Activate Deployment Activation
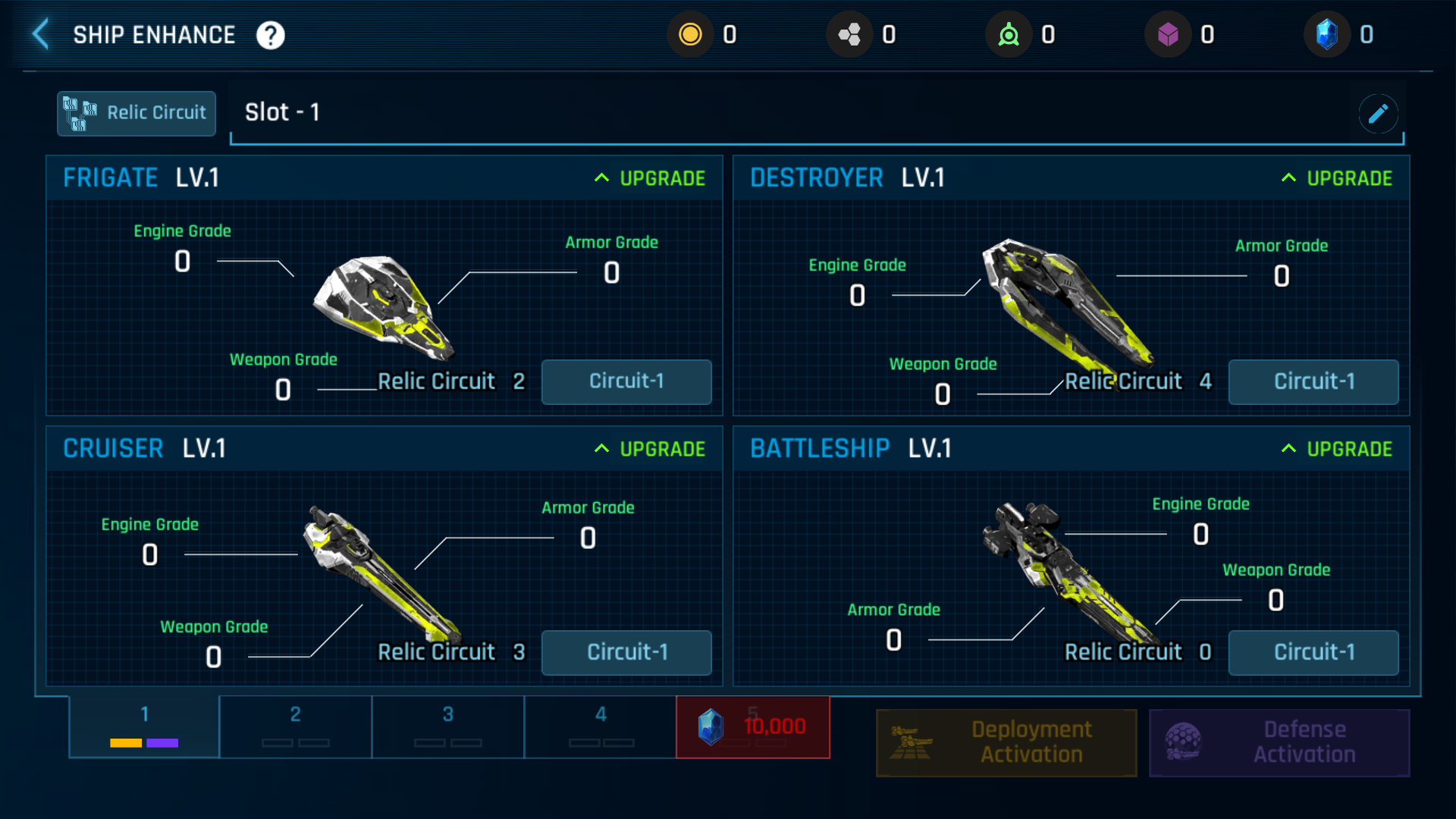Viewport: 1456px width, 819px height. pyautogui.click(x=1006, y=742)
